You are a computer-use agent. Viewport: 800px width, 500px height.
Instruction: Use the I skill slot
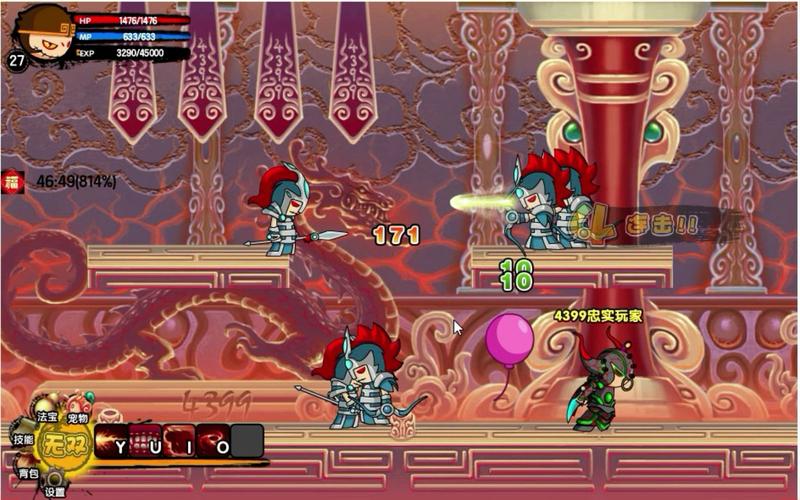181,443
